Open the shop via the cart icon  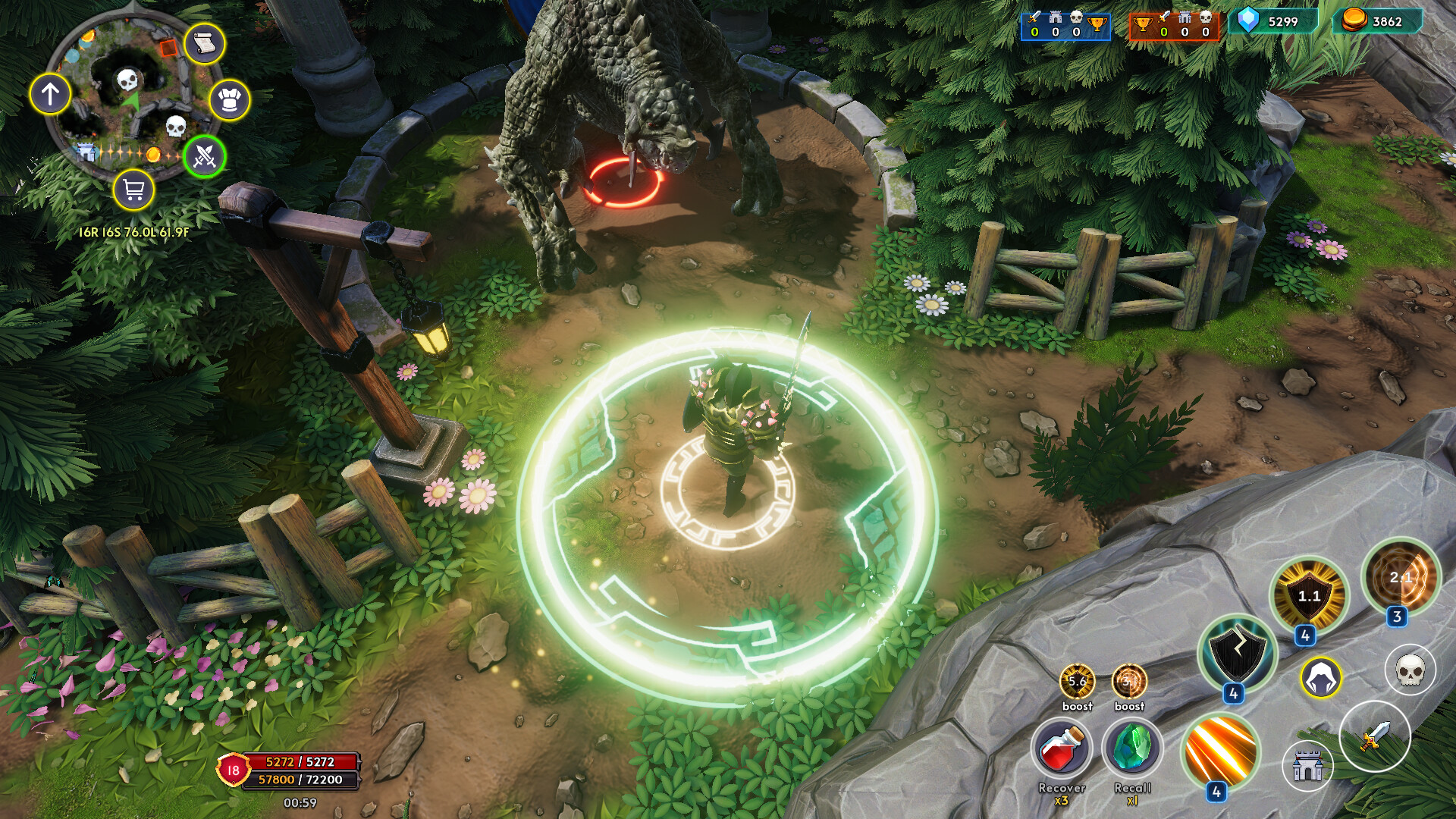coord(133,190)
